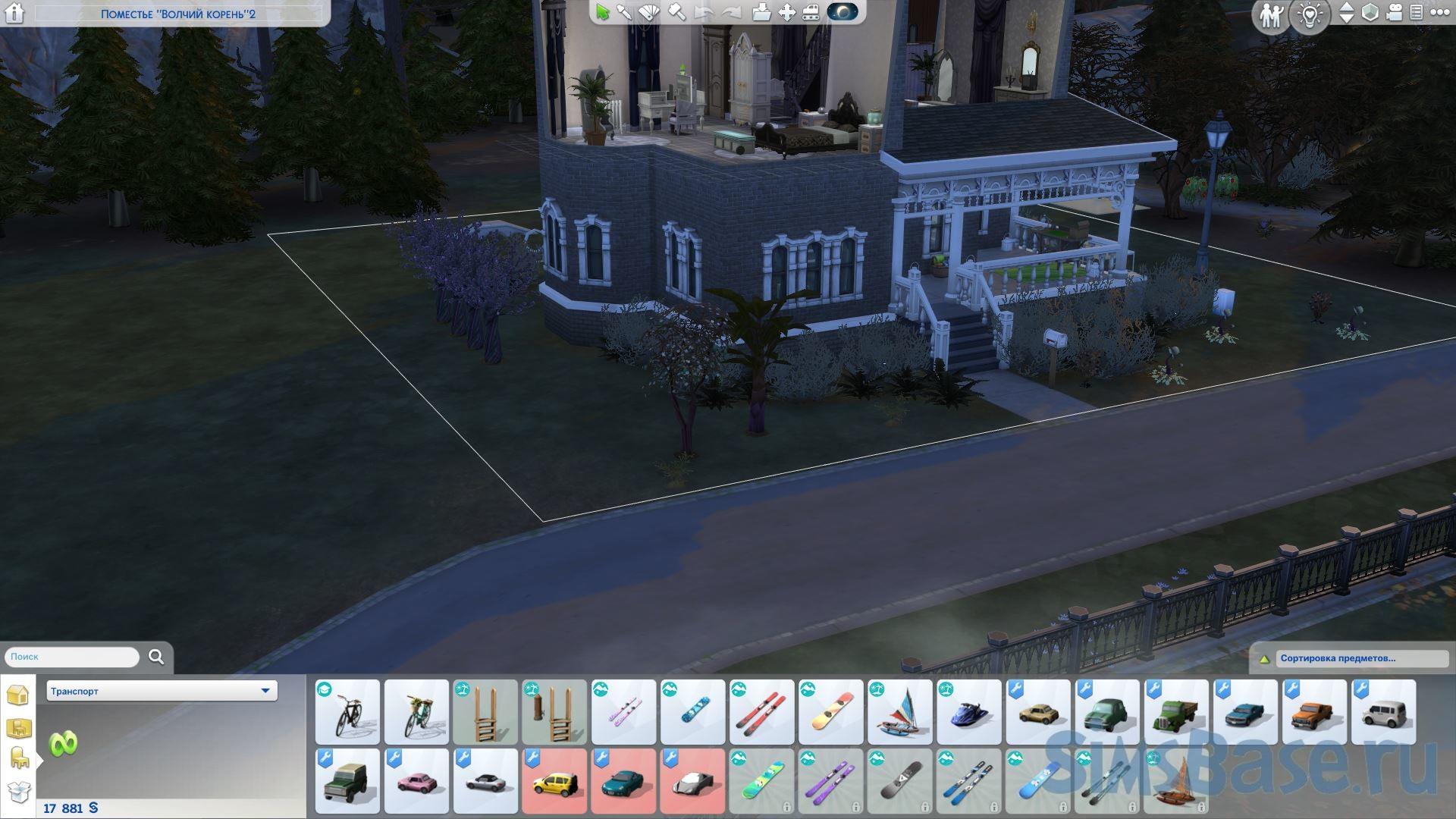Switch to the house build tab

tap(18, 695)
